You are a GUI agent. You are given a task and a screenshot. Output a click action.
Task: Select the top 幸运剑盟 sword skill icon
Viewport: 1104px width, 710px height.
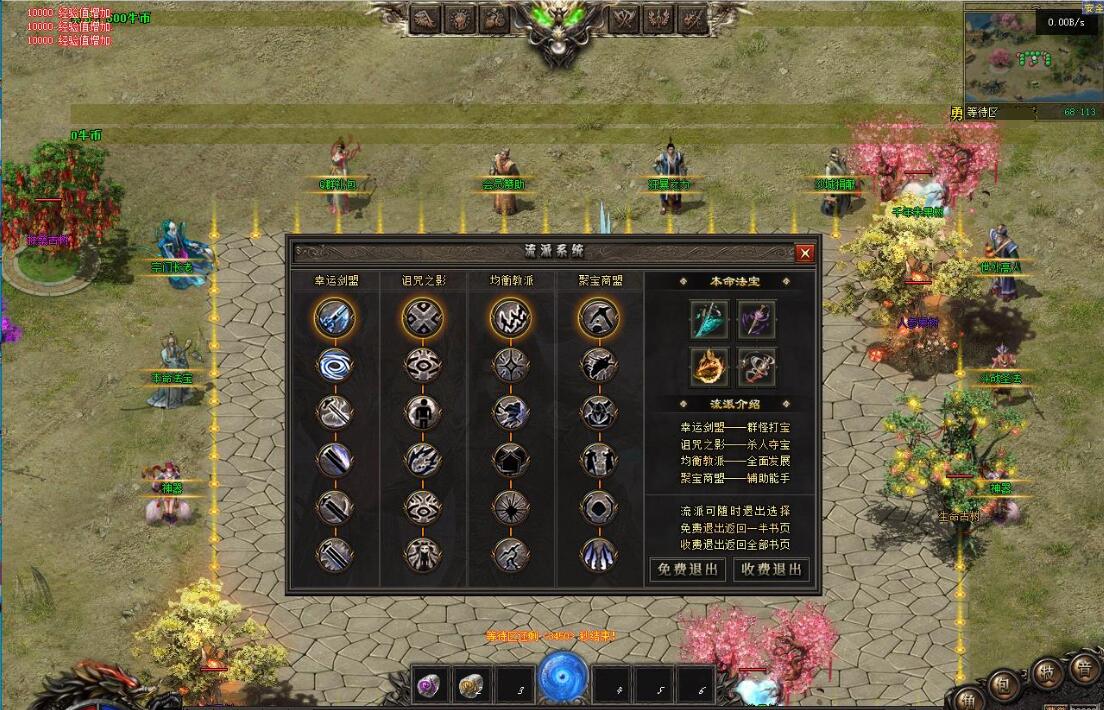(335, 319)
